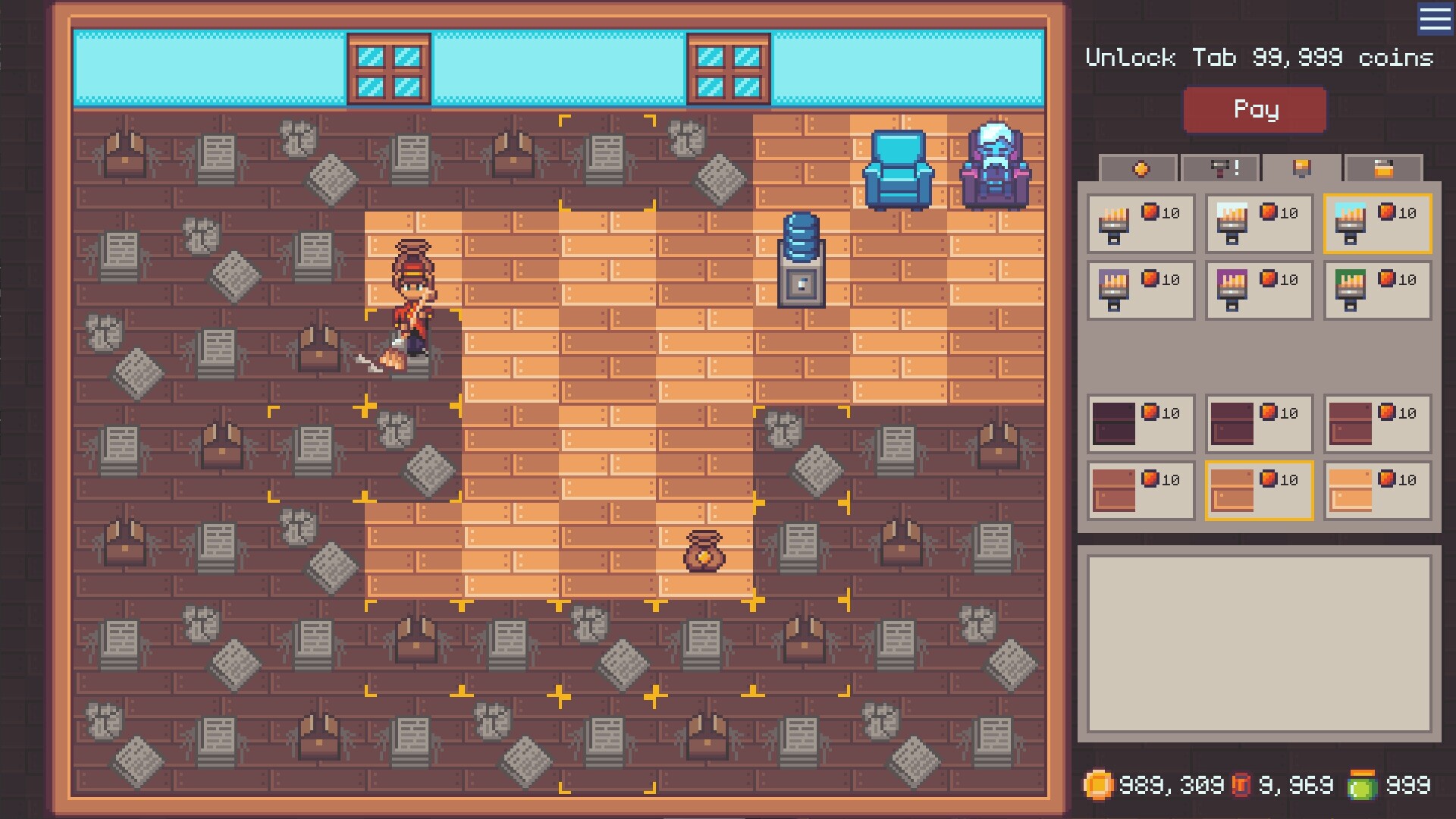Select the highlighted medium brown floor swatch
Viewport: 1456px width, 819px height.
coord(1259,491)
